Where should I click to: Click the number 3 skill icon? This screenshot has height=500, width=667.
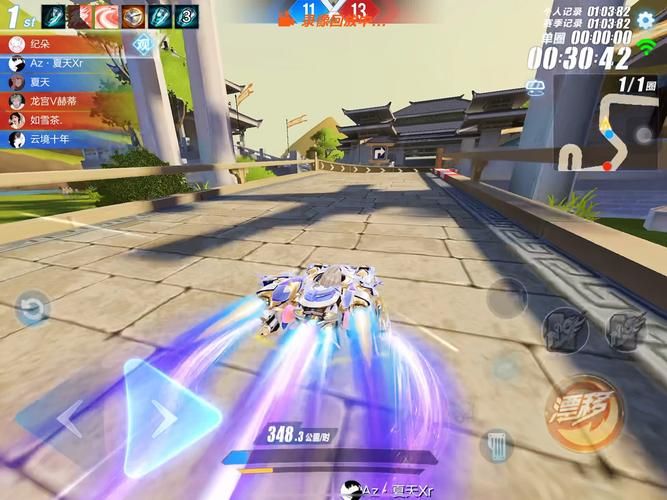click(187, 15)
